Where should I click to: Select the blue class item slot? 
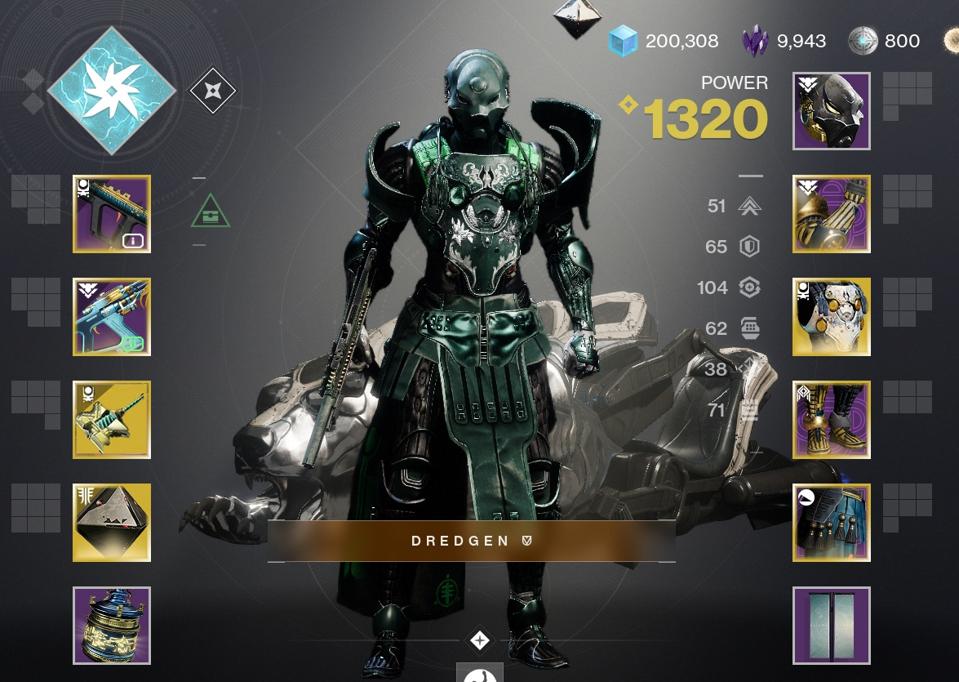pos(831,523)
